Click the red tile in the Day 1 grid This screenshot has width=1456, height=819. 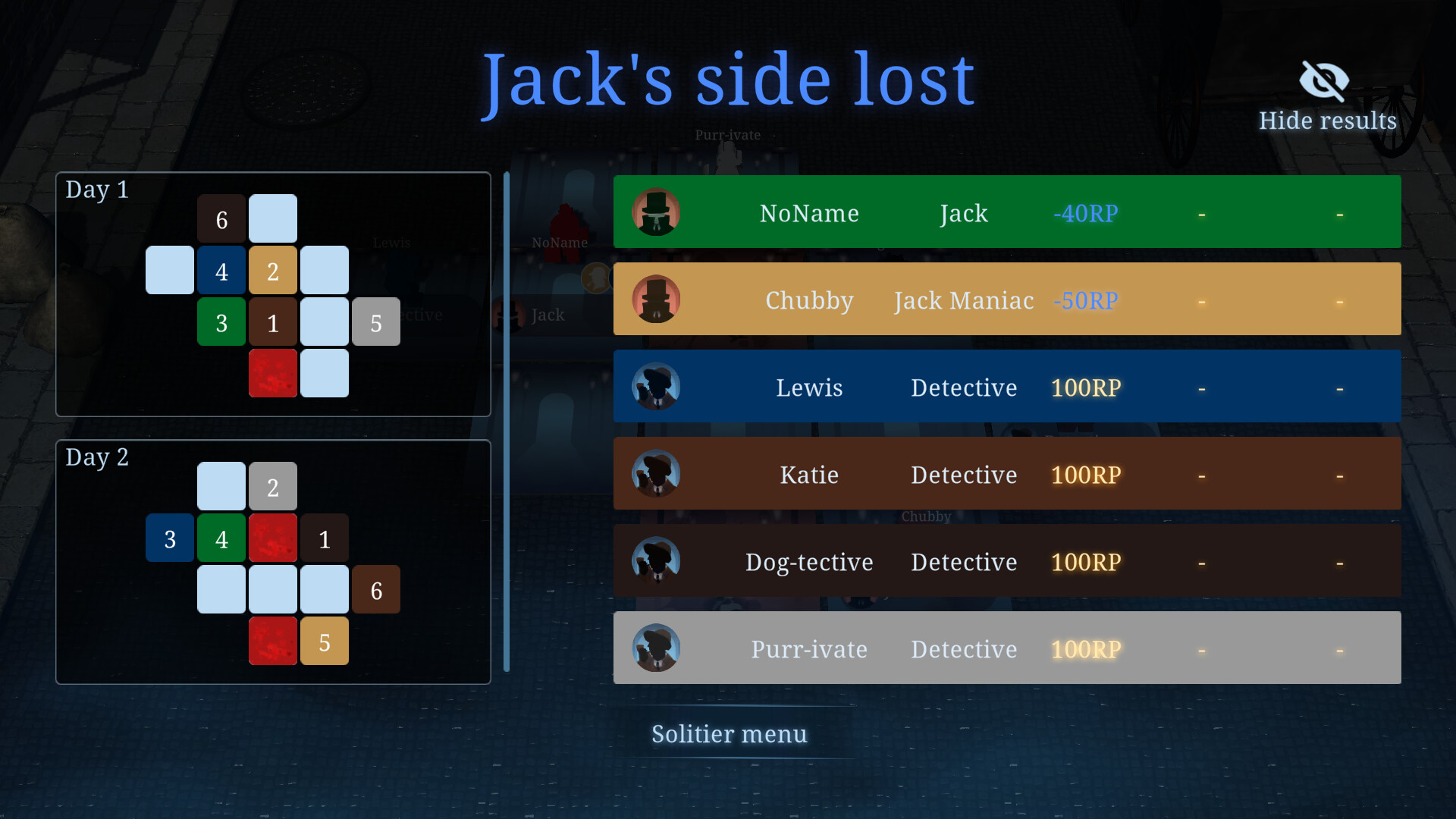pos(273,373)
